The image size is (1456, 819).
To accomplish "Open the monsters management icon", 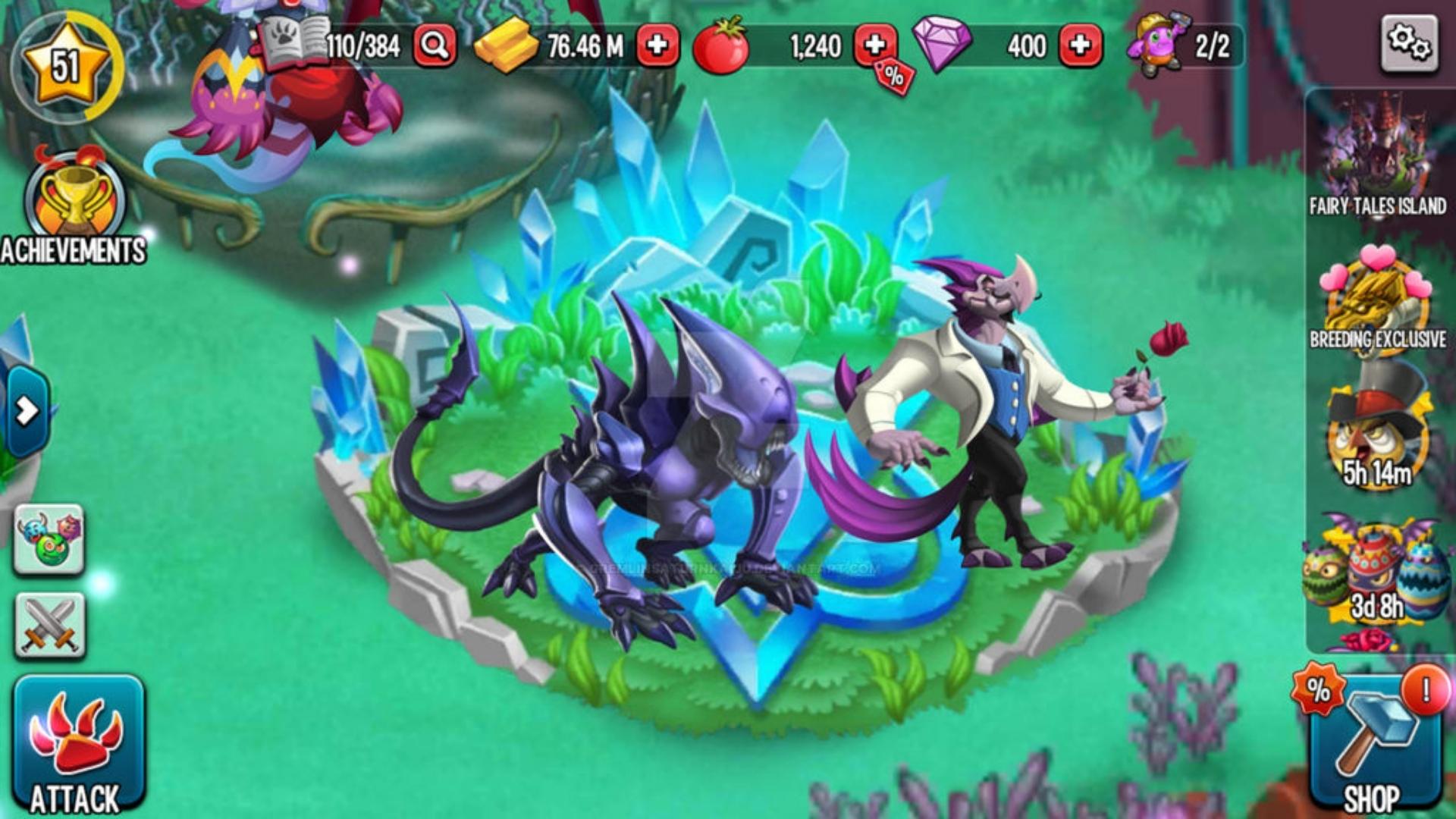I will pyautogui.click(x=48, y=538).
